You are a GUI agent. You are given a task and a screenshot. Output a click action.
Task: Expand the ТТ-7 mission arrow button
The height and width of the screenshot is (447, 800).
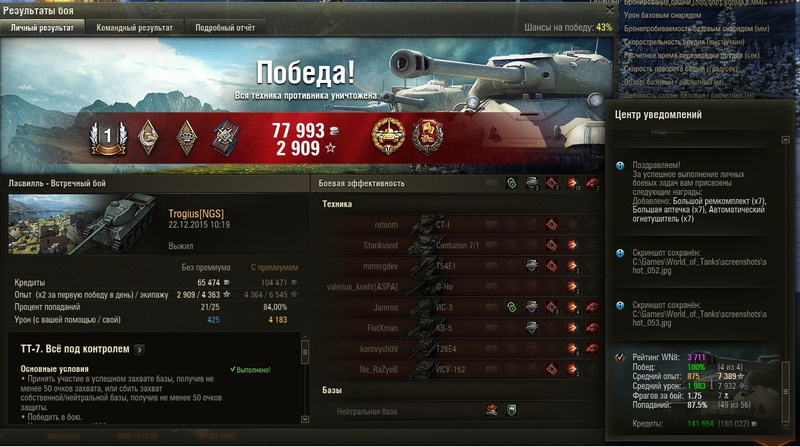(x=139, y=350)
